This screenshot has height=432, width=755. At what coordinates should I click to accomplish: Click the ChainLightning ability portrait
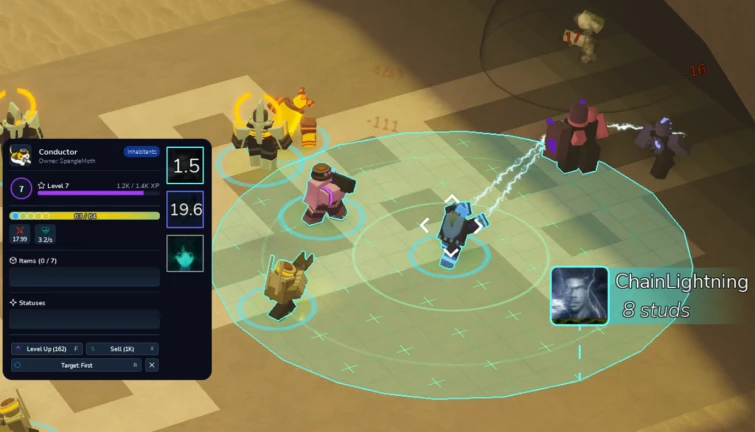[579, 295]
